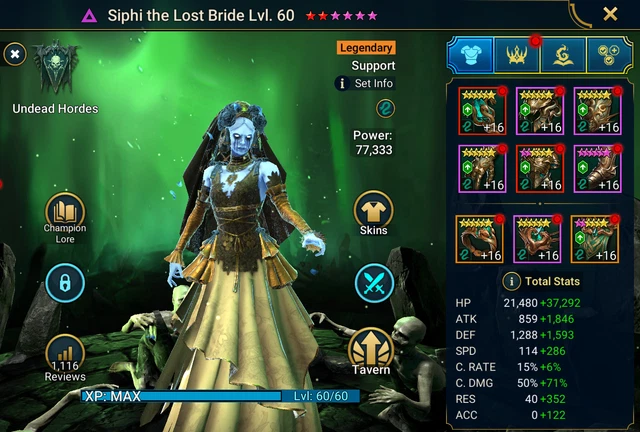
Task: Show Set Info details
Action: point(365,83)
